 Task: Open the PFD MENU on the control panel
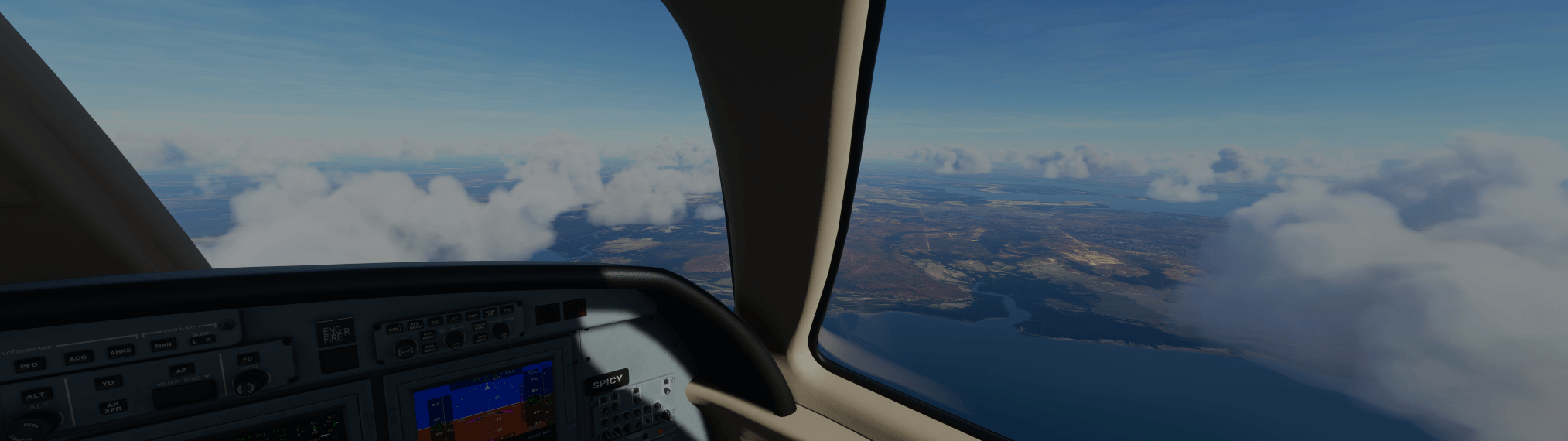coord(415,325)
